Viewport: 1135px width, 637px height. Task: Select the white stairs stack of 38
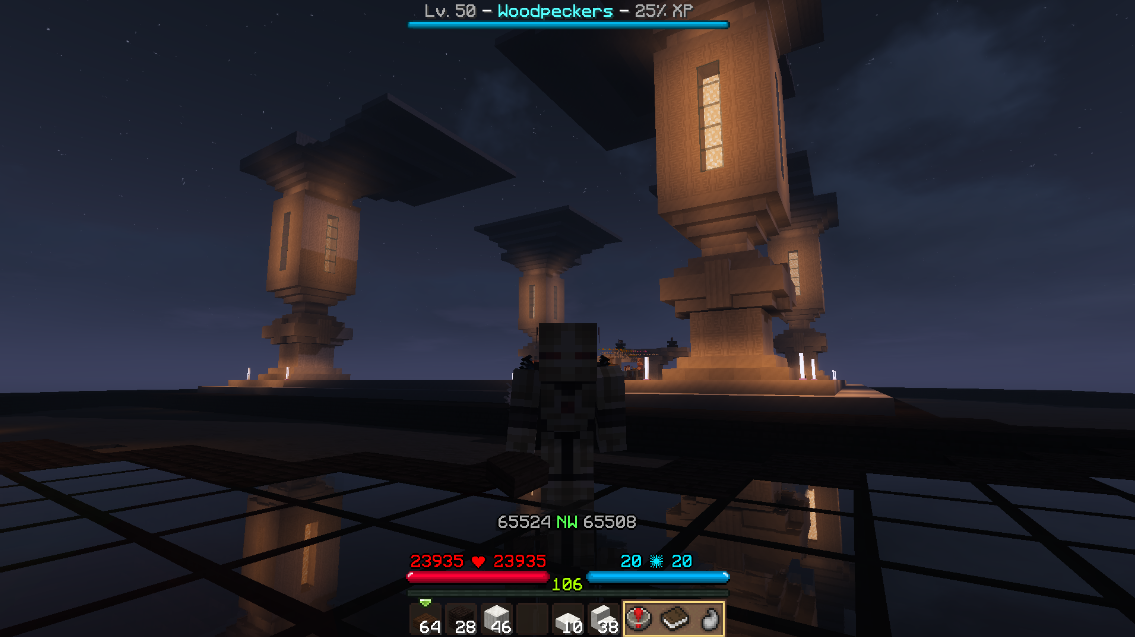pos(604,619)
